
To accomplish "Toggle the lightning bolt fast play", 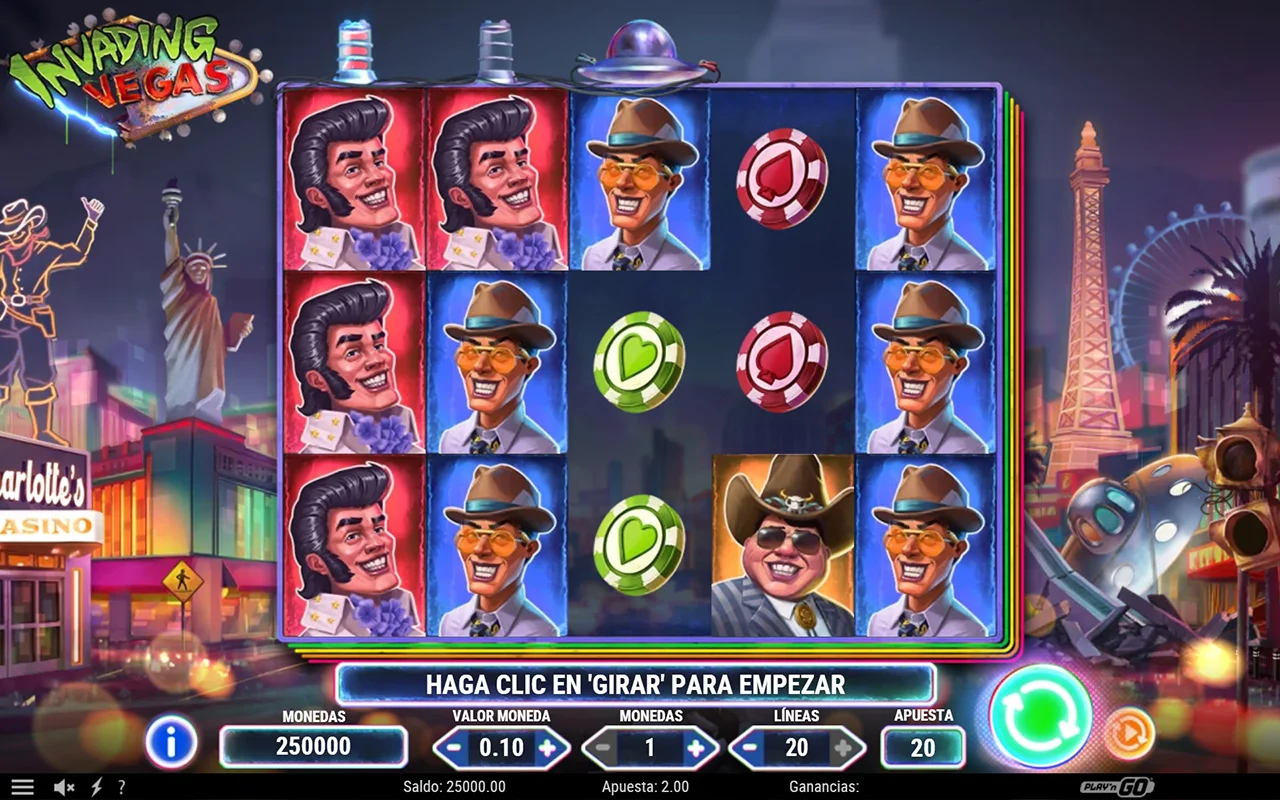I will (x=97, y=787).
